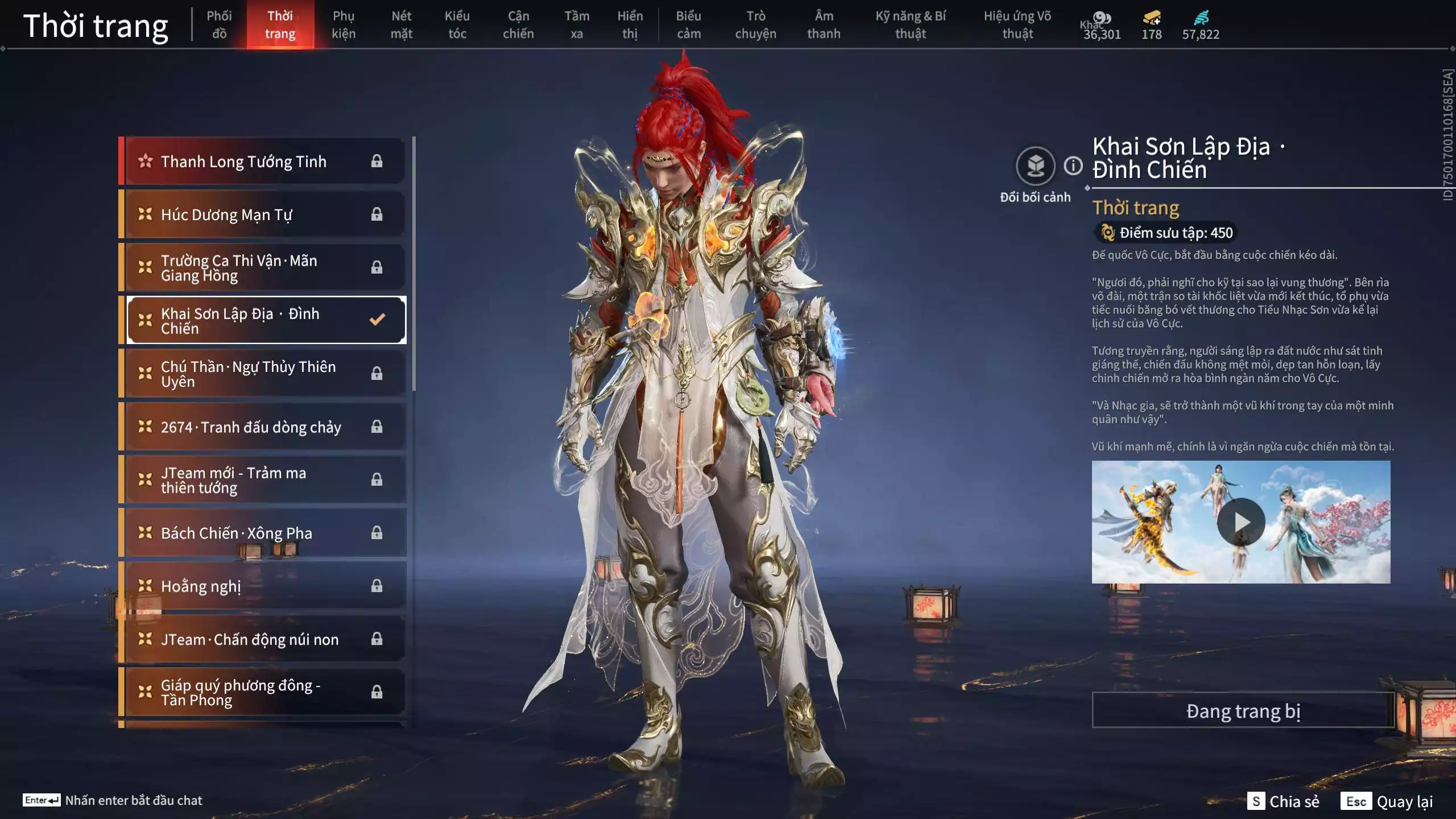The image size is (1456, 819).
Task: Click the Quay lại back button
Action: [x=1388, y=801]
